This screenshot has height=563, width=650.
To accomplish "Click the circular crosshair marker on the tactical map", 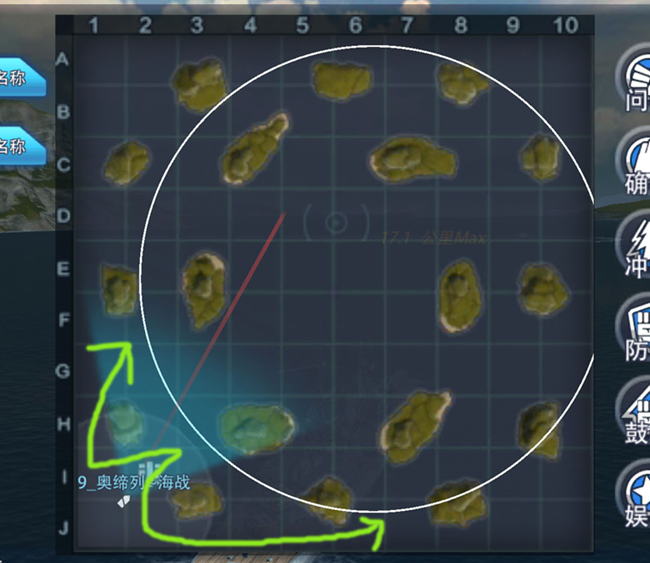I will click(336, 223).
